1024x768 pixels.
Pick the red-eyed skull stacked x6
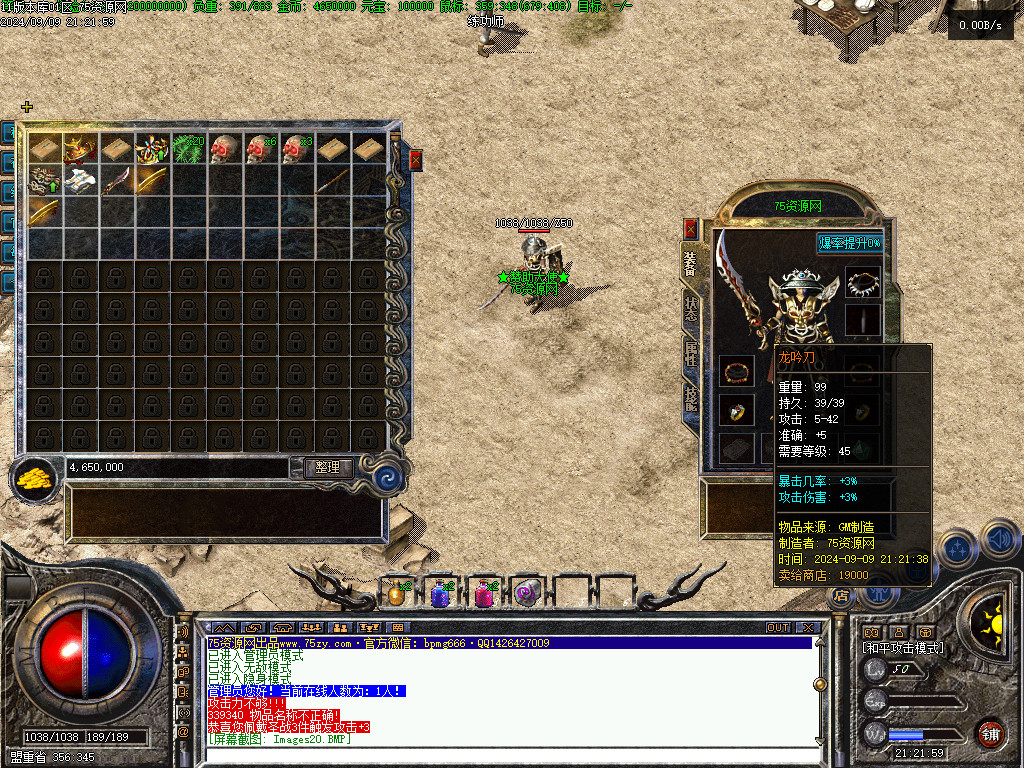pyautogui.click(x=260, y=148)
